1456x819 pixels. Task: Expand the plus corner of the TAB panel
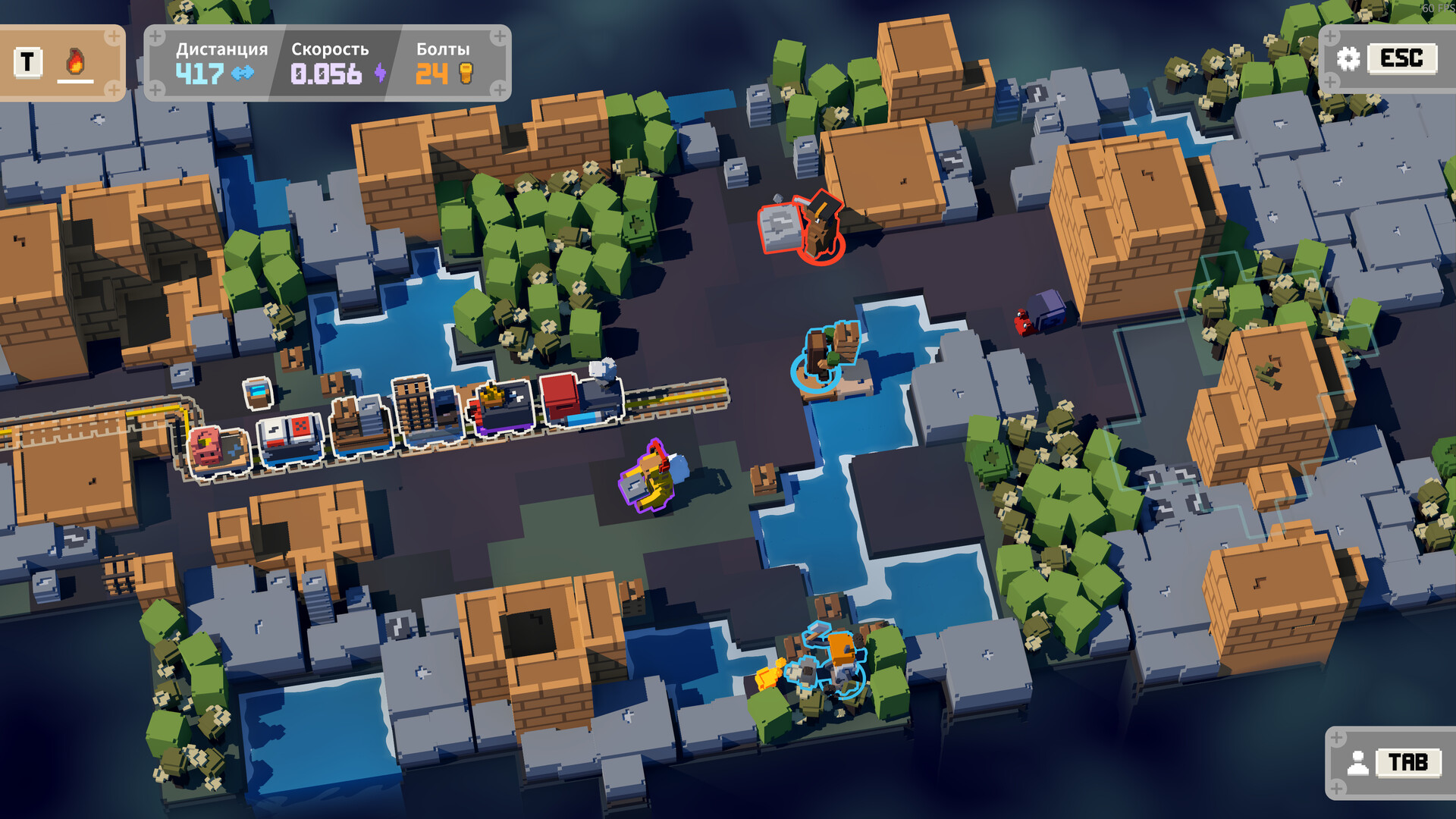1336,738
